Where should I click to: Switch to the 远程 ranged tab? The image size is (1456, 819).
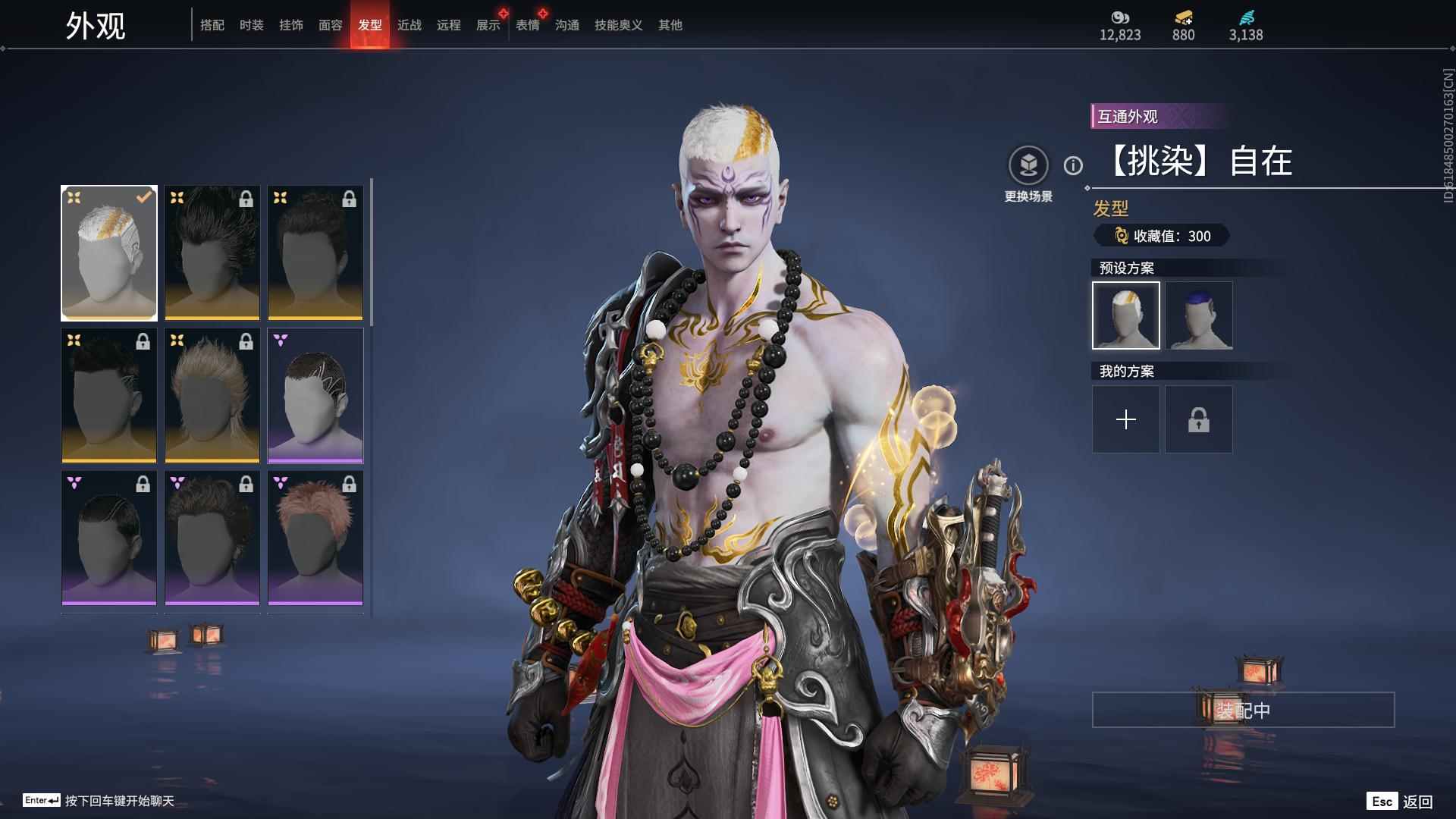click(448, 25)
